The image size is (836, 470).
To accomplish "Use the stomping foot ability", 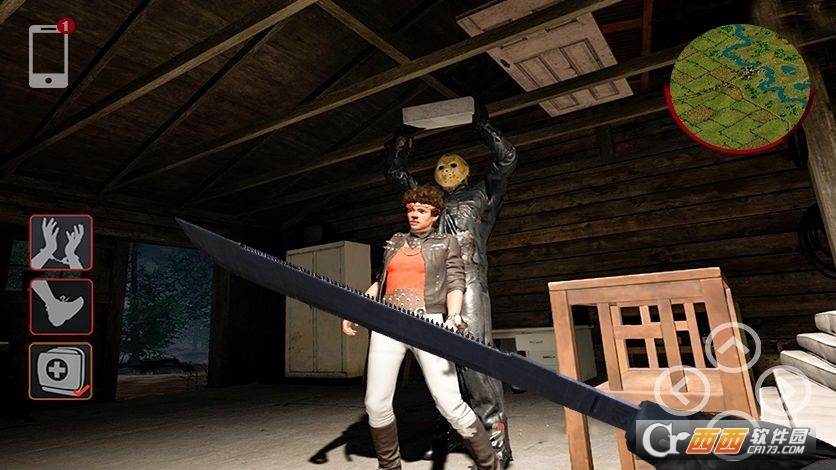I will click(x=61, y=306).
